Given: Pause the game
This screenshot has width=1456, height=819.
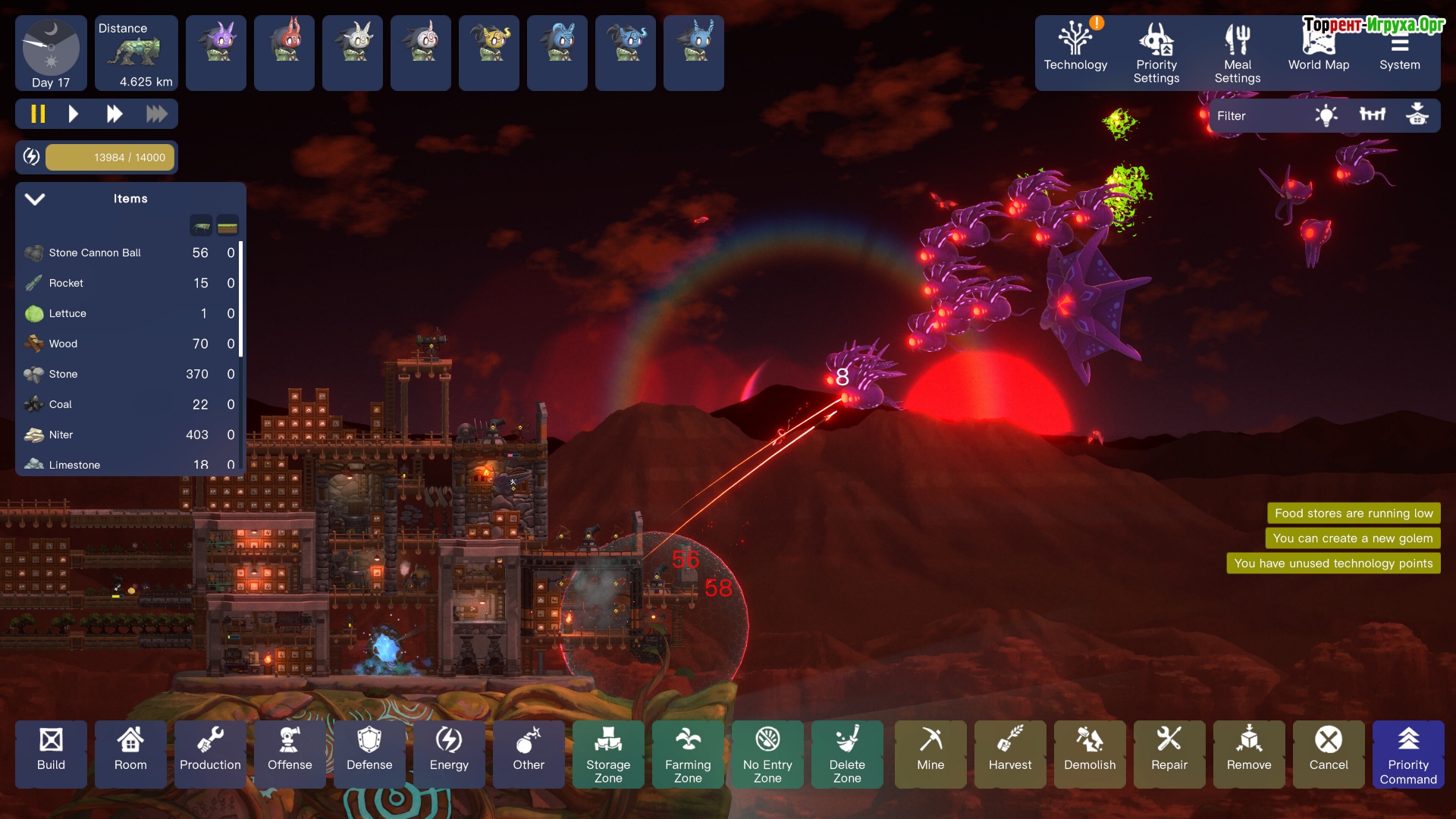Looking at the screenshot, I should [x=38, y=115].
